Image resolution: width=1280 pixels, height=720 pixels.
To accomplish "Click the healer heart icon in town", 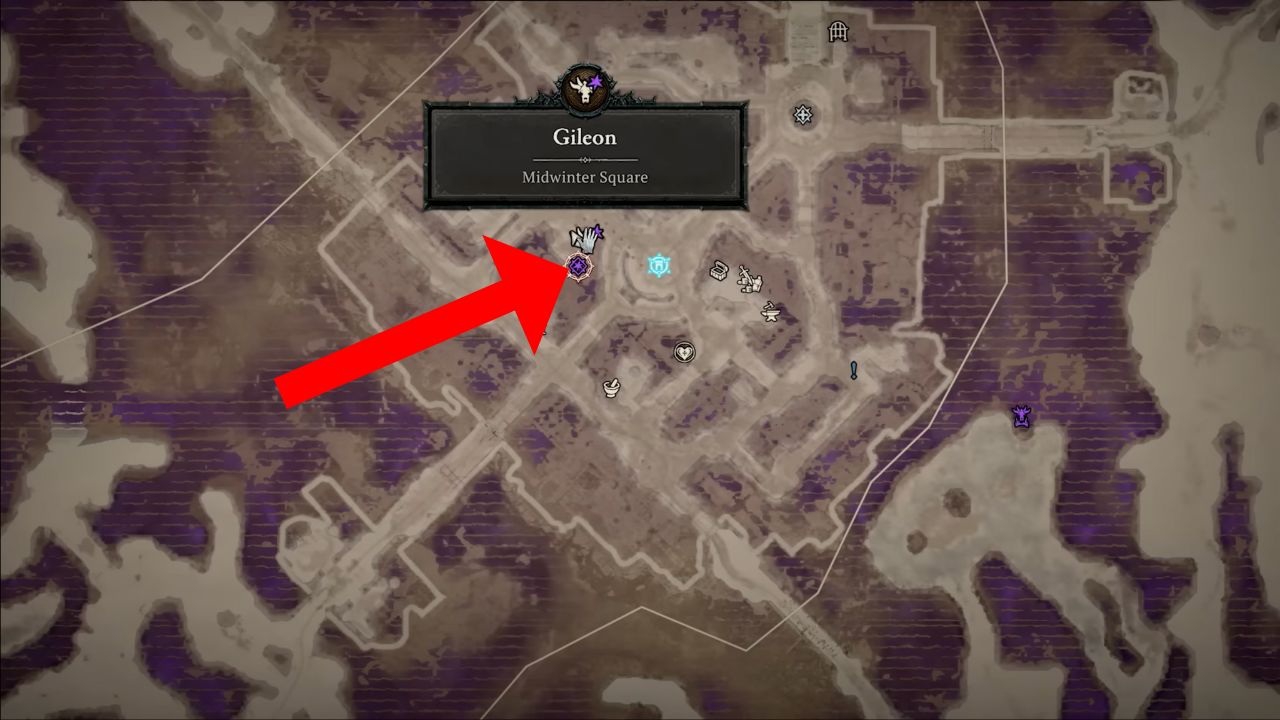I will [685, 352].
